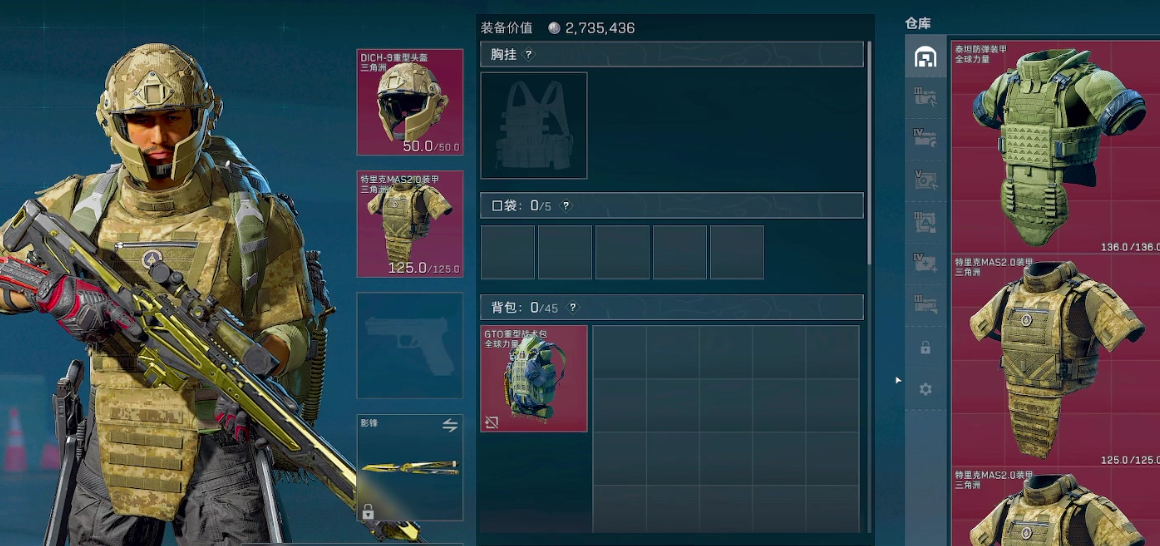Screen dimensions: 1160x546
Task: Click the swap arrows on 影锋 slot
Action: coord(450,425)
